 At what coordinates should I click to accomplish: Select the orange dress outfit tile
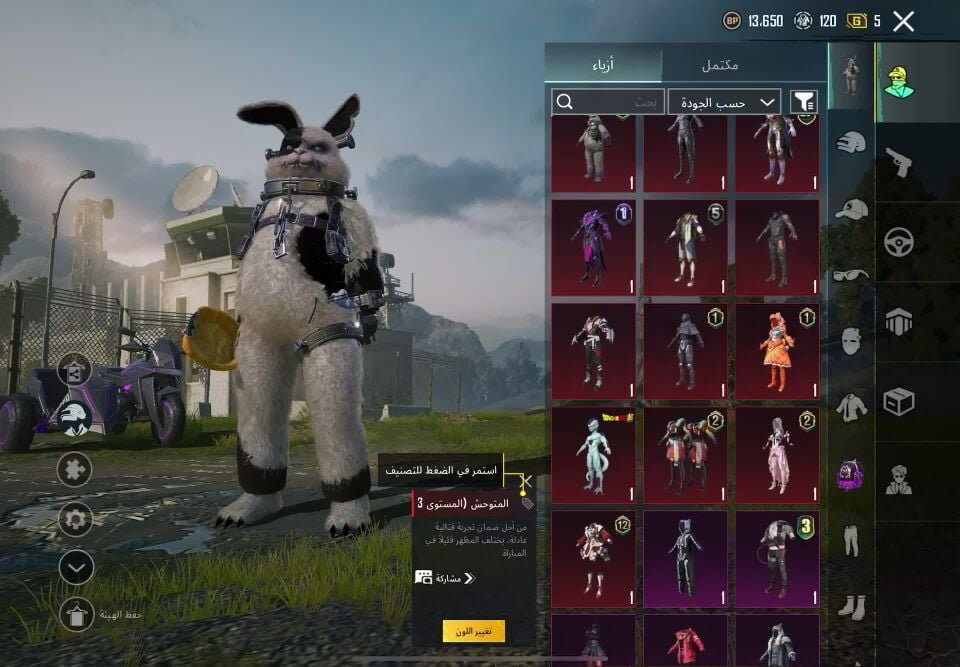pyautogui.click(x=777, y=351)
